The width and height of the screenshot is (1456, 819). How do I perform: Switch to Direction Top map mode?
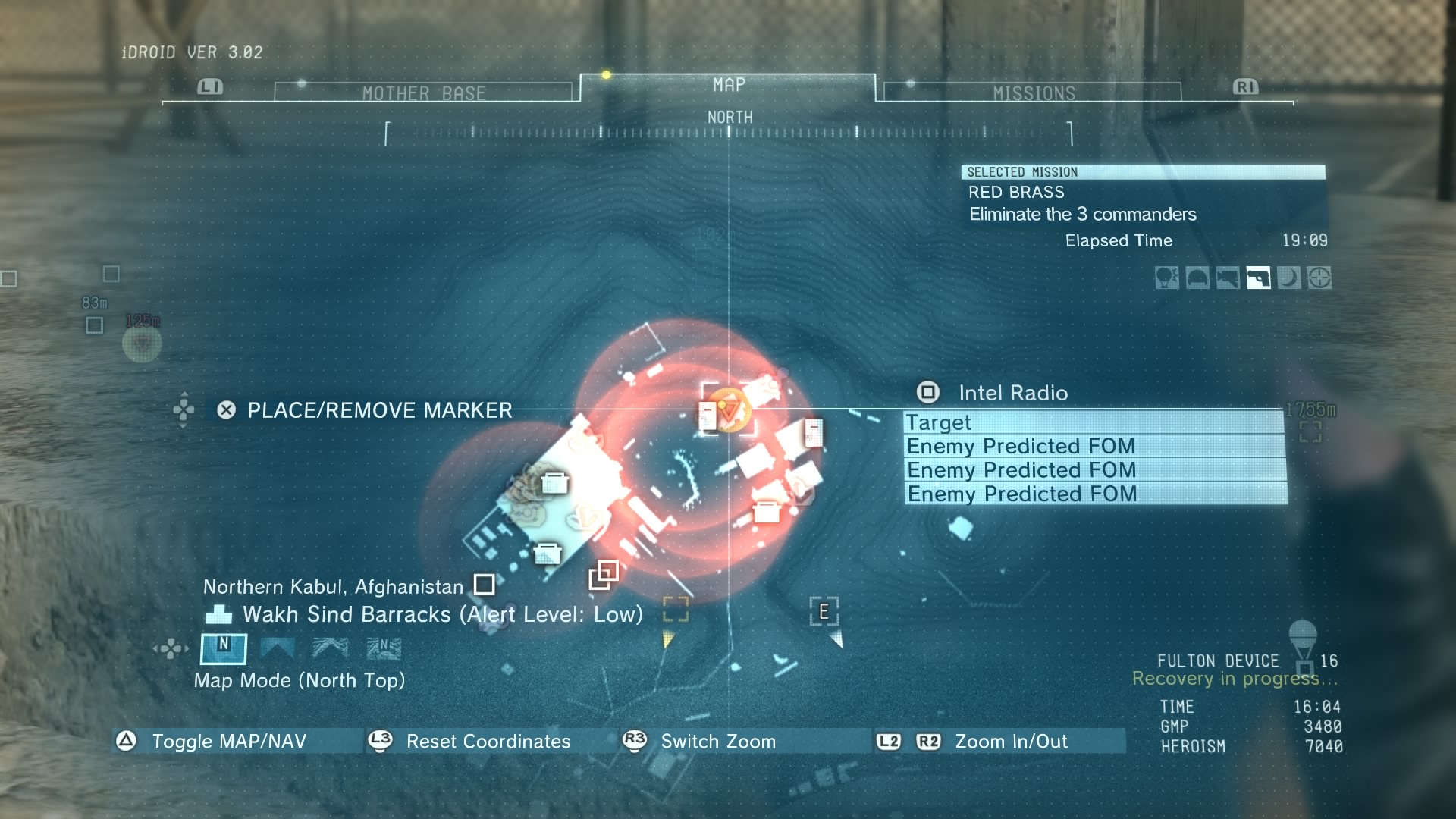pyautogui.click(x=279, y=648)
